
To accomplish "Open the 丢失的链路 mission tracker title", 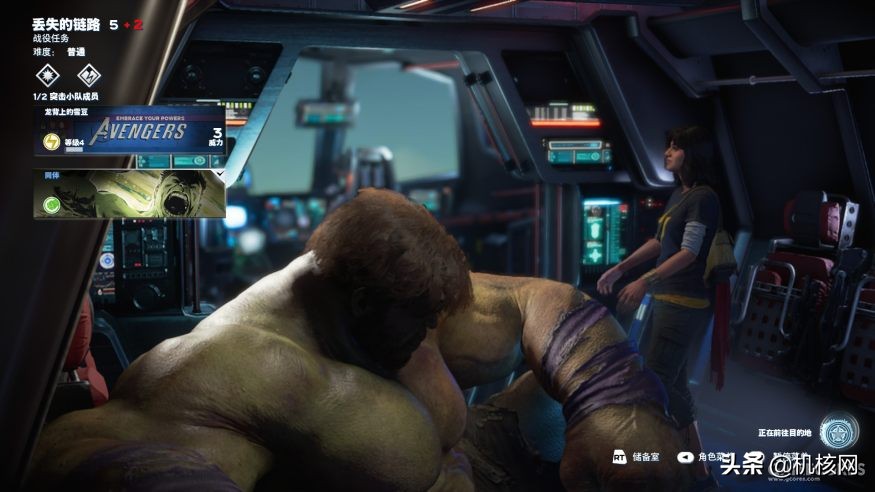I will [65, 23].
